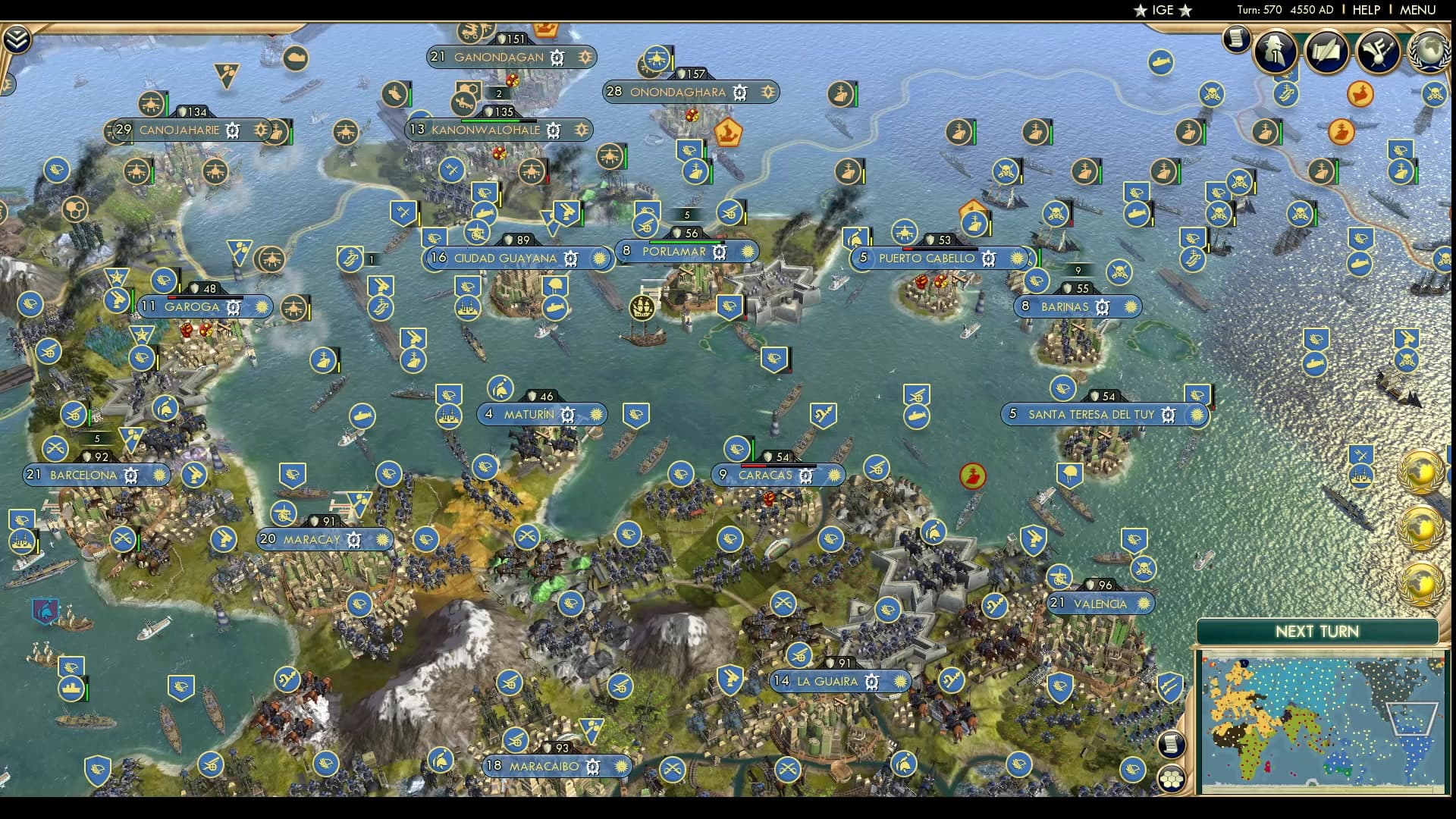Open the Espionage overview spy icon

1275,52
